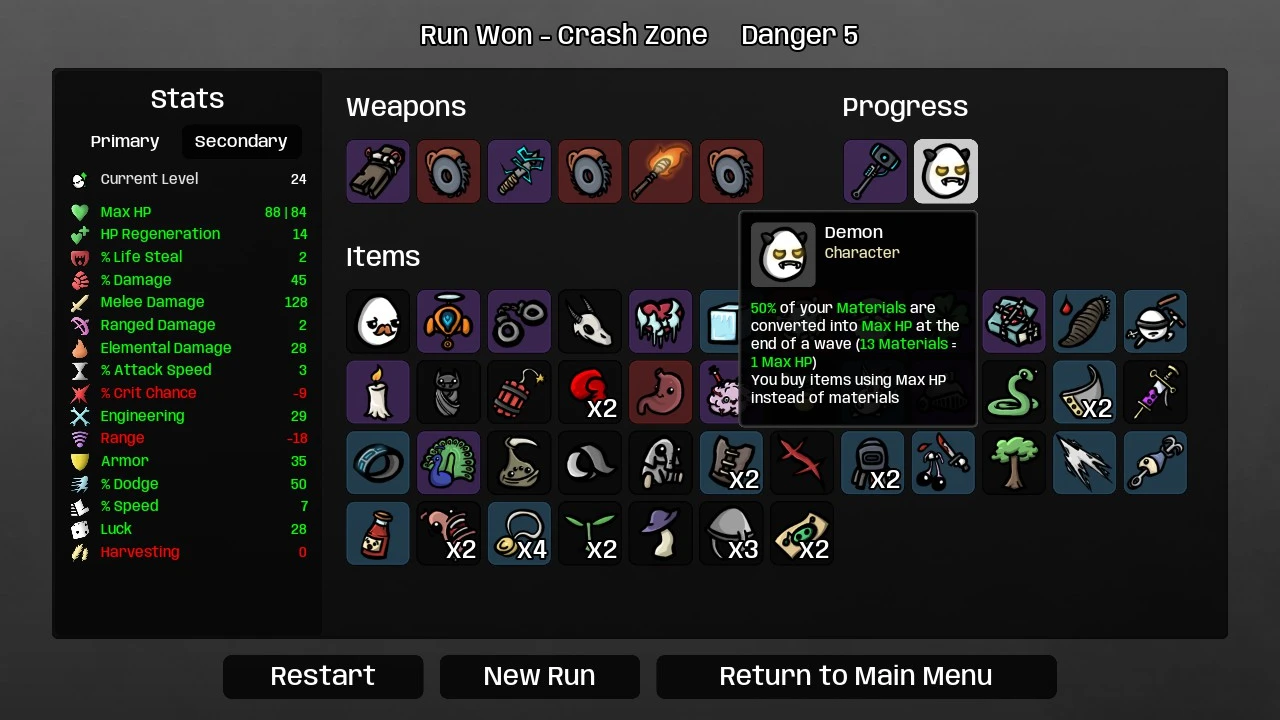
Task: Choose the green snake item
Action: point(1014,392)
